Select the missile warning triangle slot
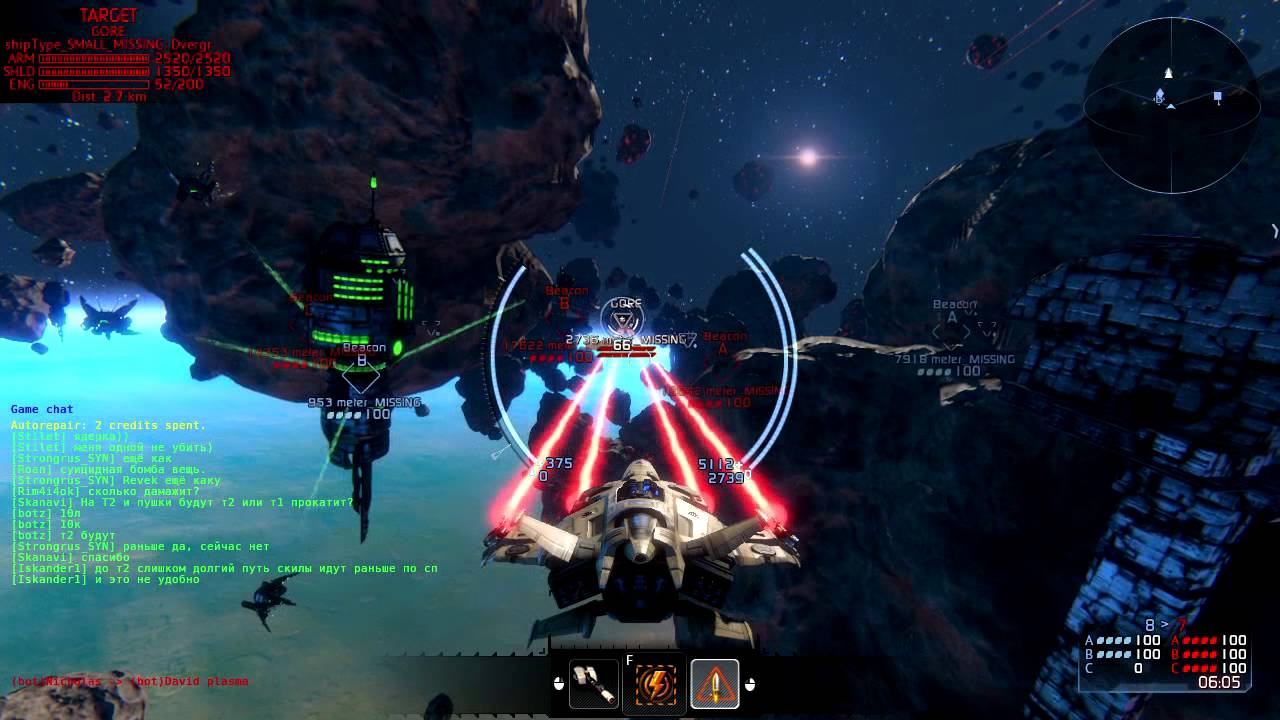Image resolution: width=1280 pixels, height=720 pixels. click(x=714, y=684)
